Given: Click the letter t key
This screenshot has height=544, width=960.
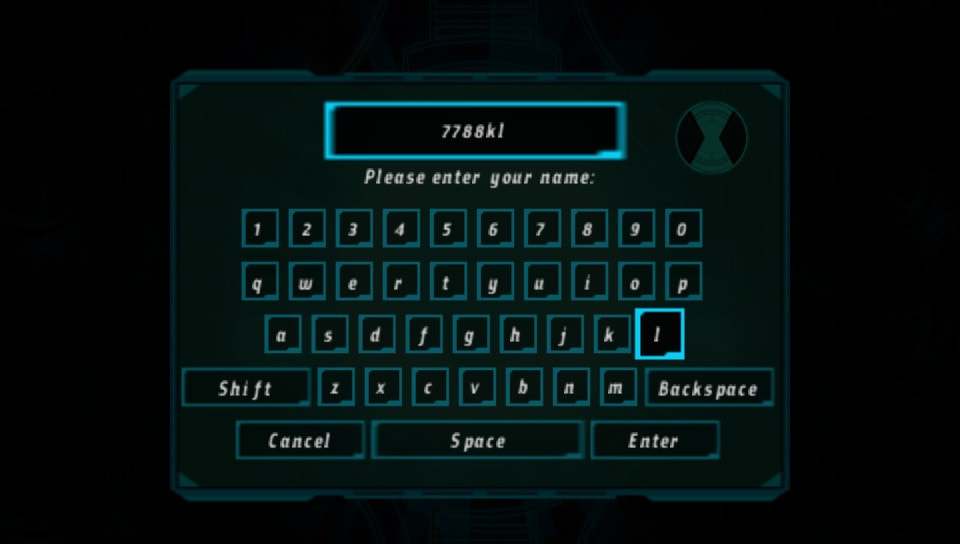Looking at the screenshot, I should coord(447,282).
